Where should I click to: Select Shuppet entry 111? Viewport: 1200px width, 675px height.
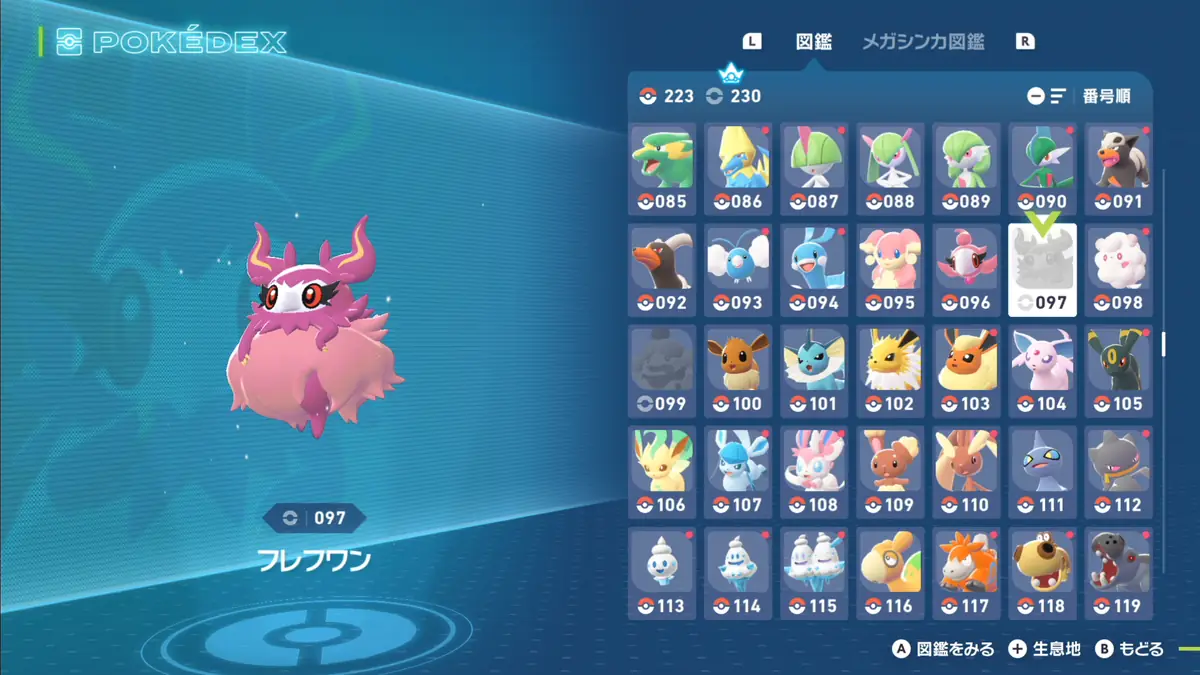(x=1043, y=472)
